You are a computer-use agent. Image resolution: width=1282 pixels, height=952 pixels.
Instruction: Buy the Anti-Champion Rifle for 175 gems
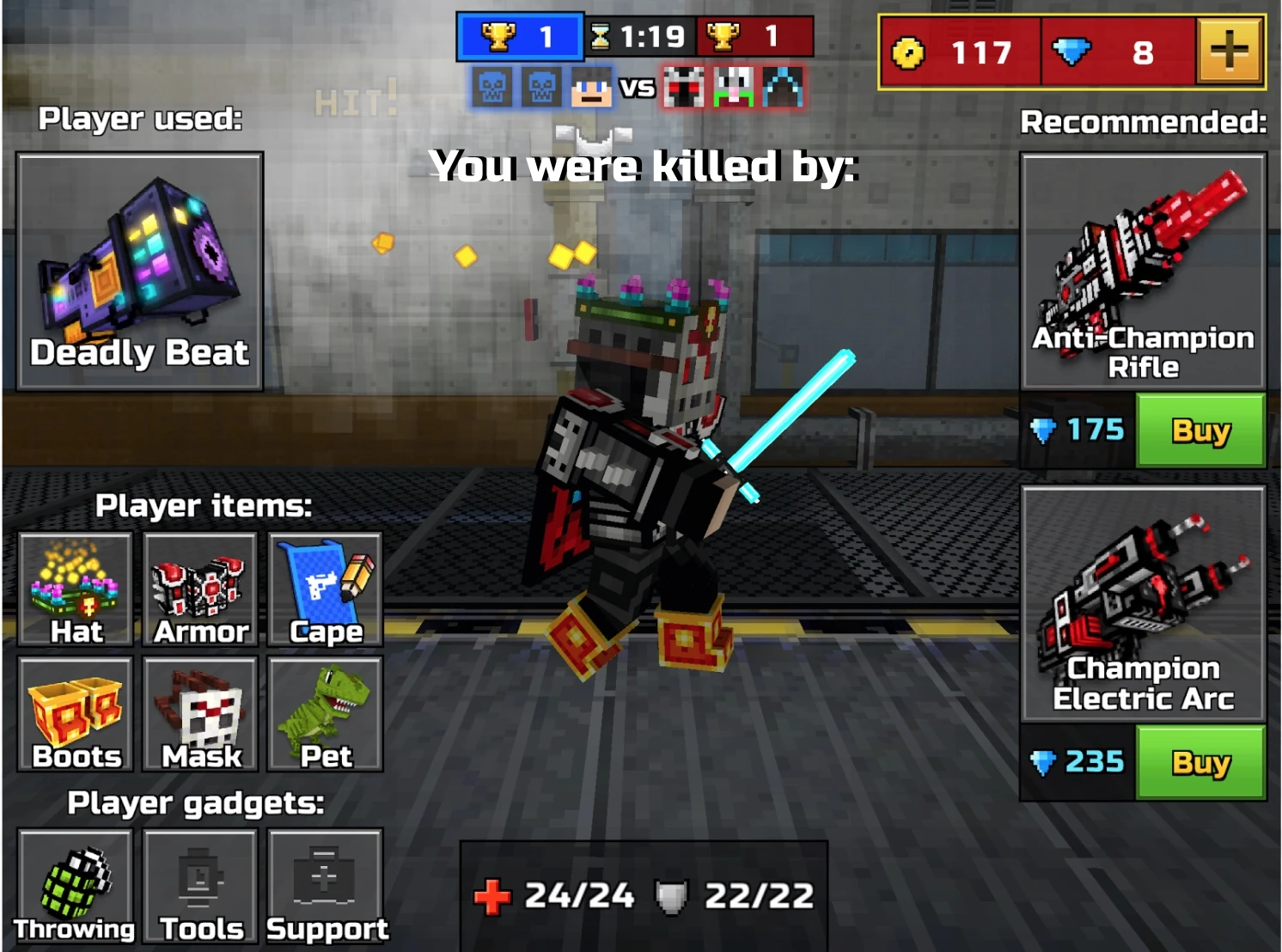tap(1200, 431)
